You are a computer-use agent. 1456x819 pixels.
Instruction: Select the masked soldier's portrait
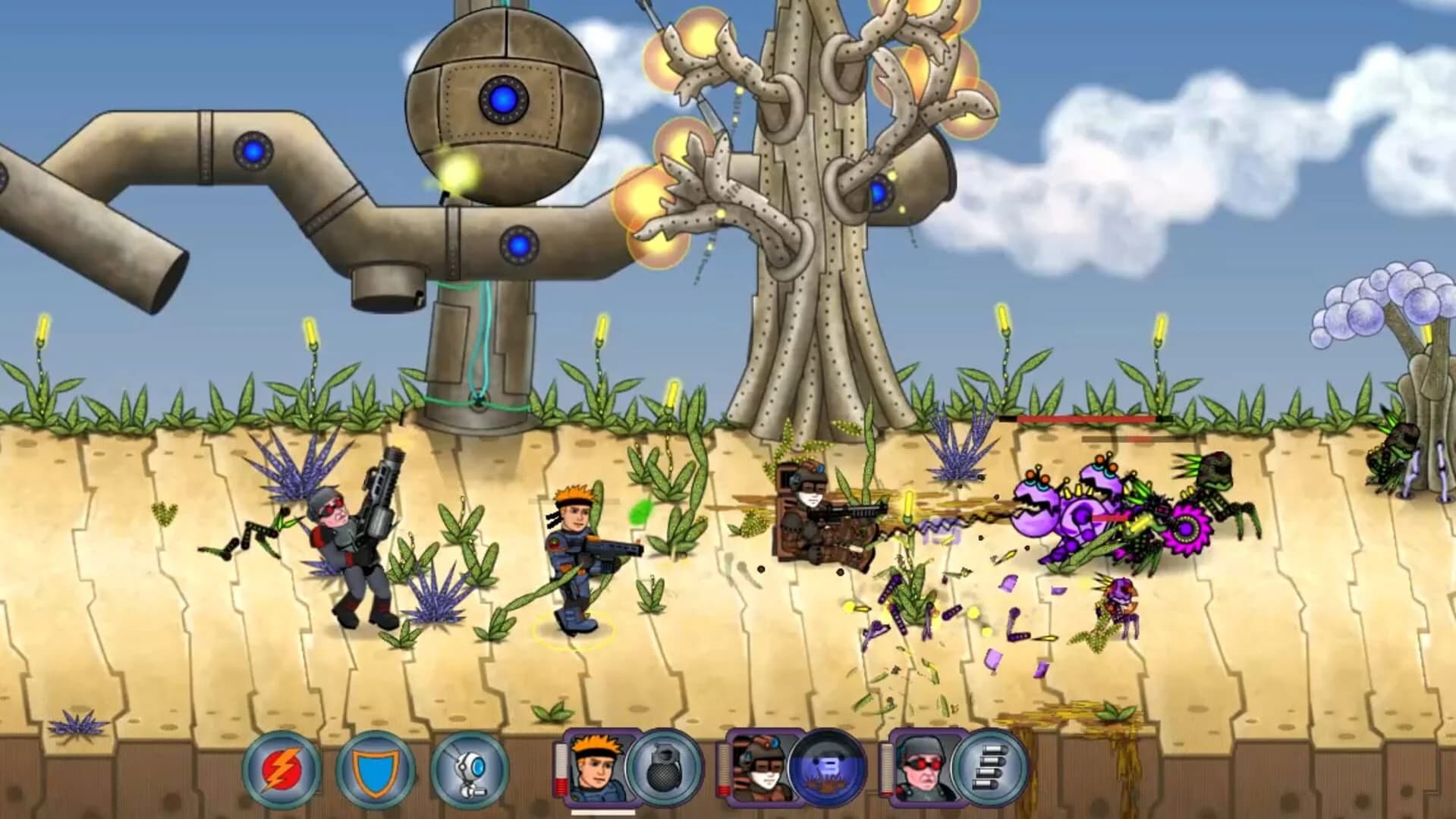763,767
